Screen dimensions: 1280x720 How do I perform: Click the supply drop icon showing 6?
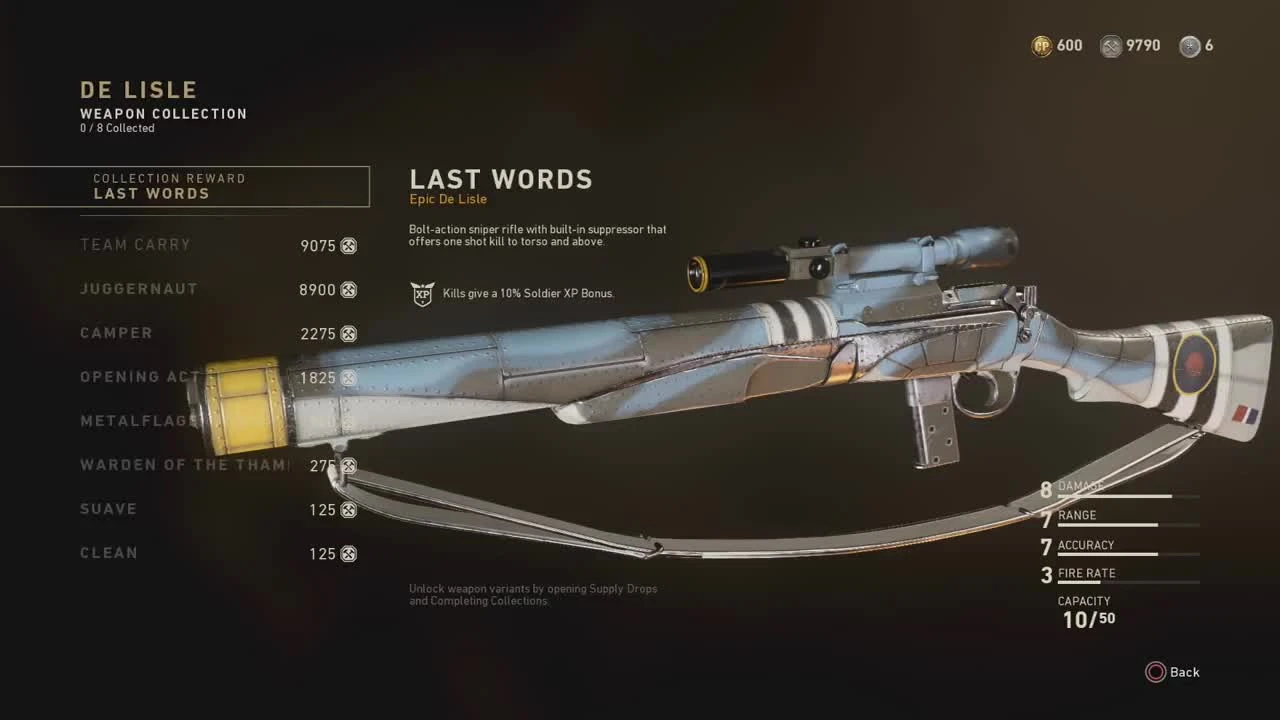click(1189, 46)
